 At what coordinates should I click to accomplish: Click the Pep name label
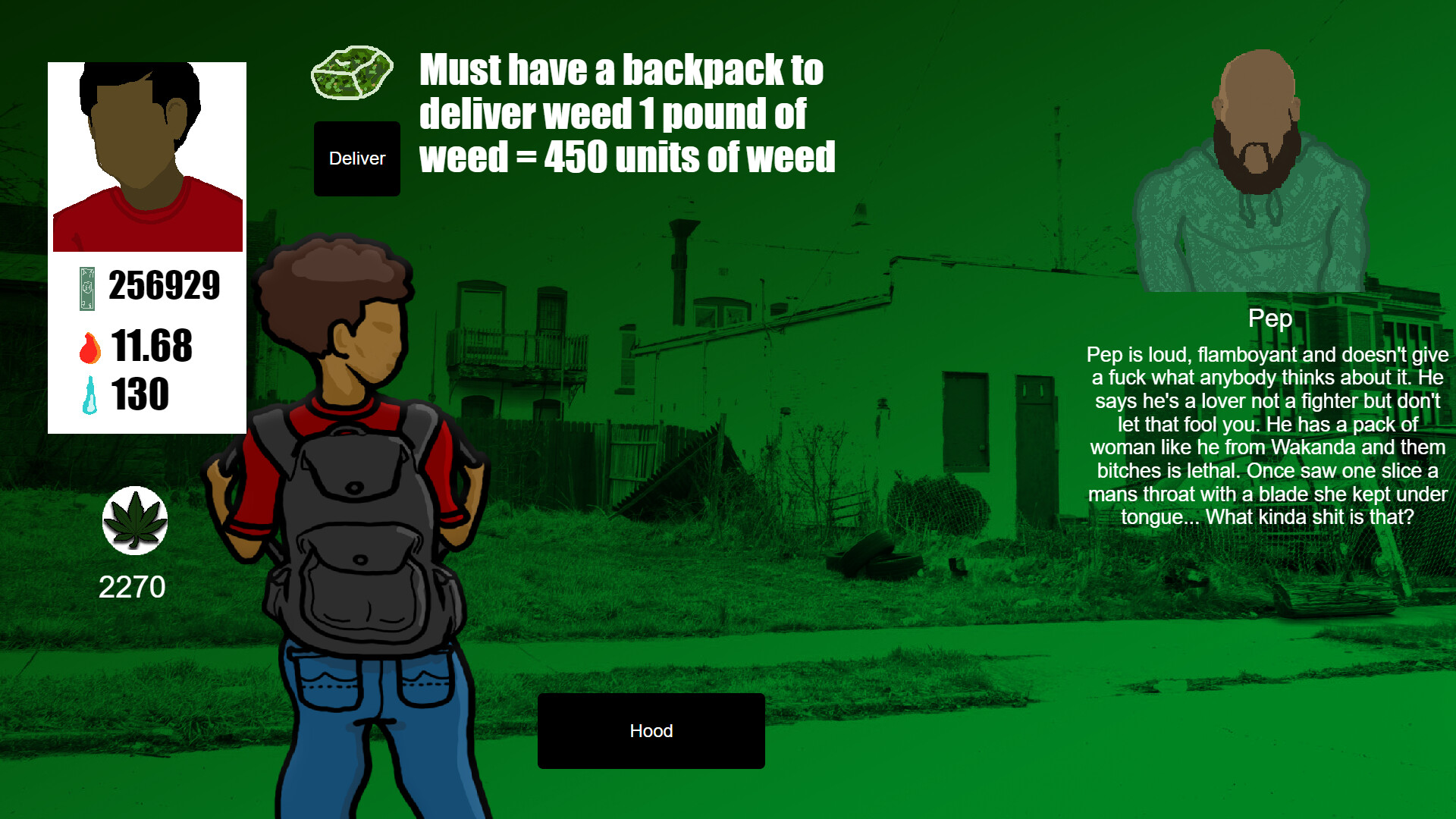(x=1270, y=319)
